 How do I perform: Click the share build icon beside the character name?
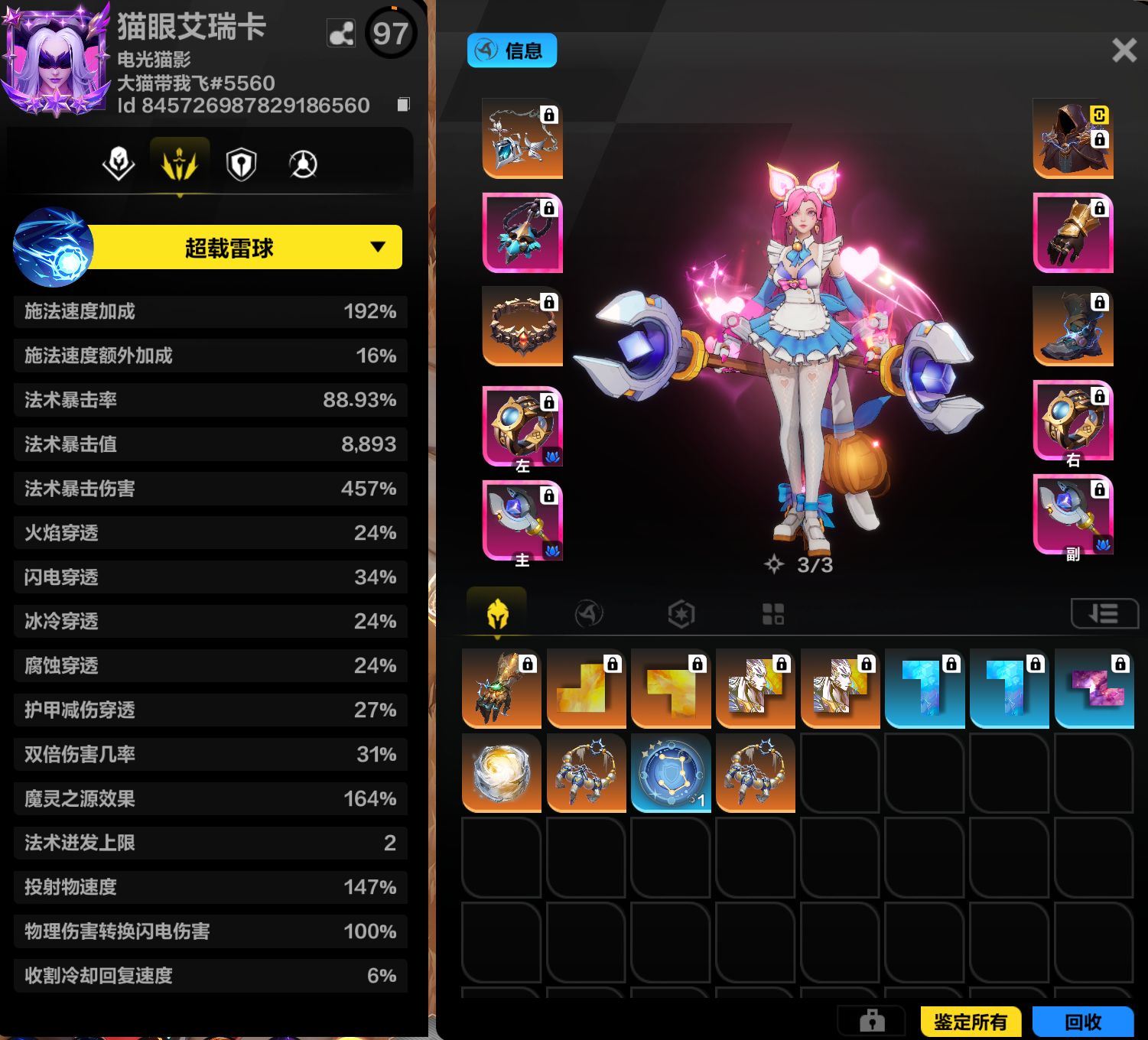[x=341, y=34]
